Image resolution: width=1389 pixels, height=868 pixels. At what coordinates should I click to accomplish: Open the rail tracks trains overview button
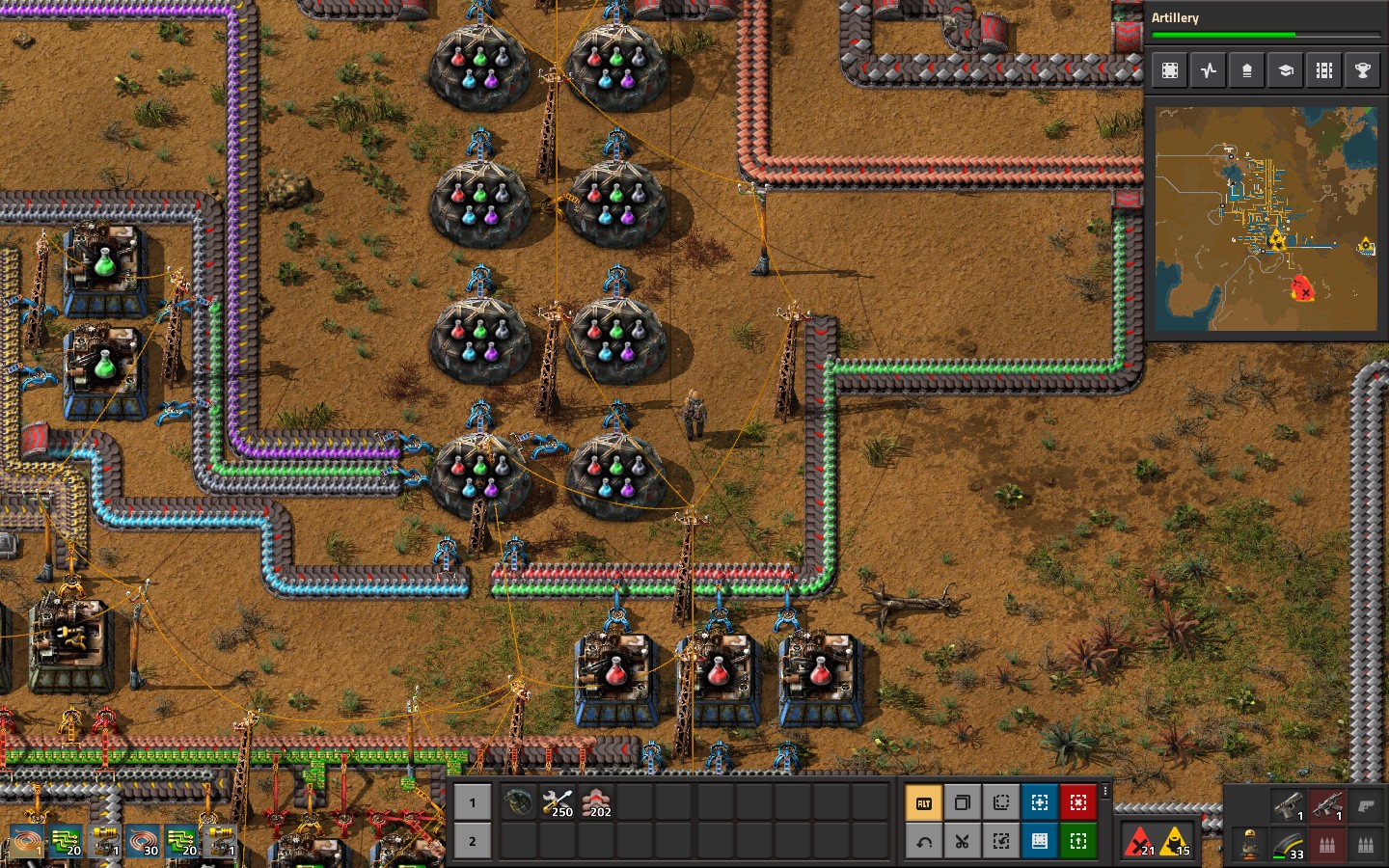1324,70
